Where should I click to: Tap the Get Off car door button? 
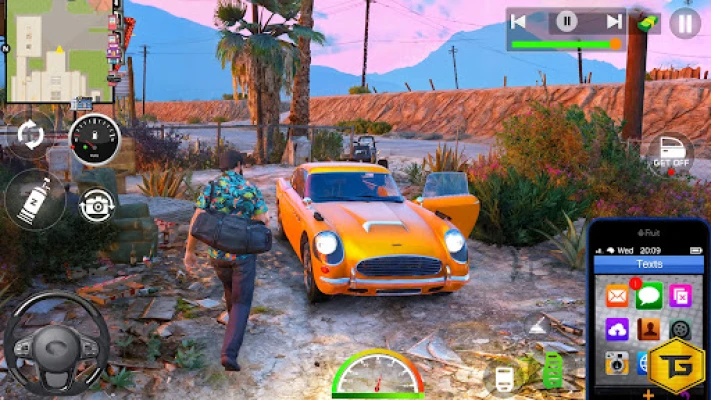pos(670,153)
